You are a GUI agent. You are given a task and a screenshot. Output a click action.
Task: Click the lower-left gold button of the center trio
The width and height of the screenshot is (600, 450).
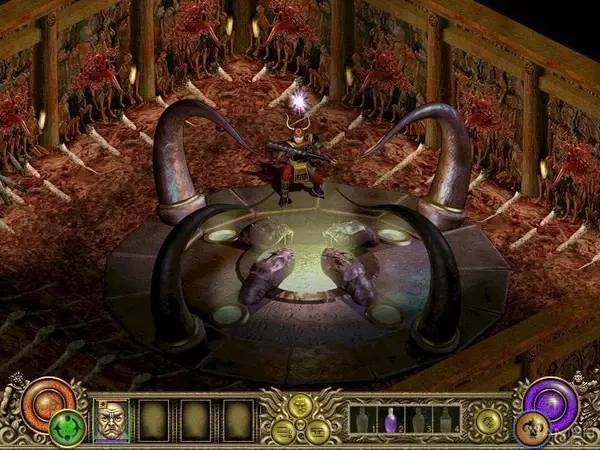click(283, 430)
